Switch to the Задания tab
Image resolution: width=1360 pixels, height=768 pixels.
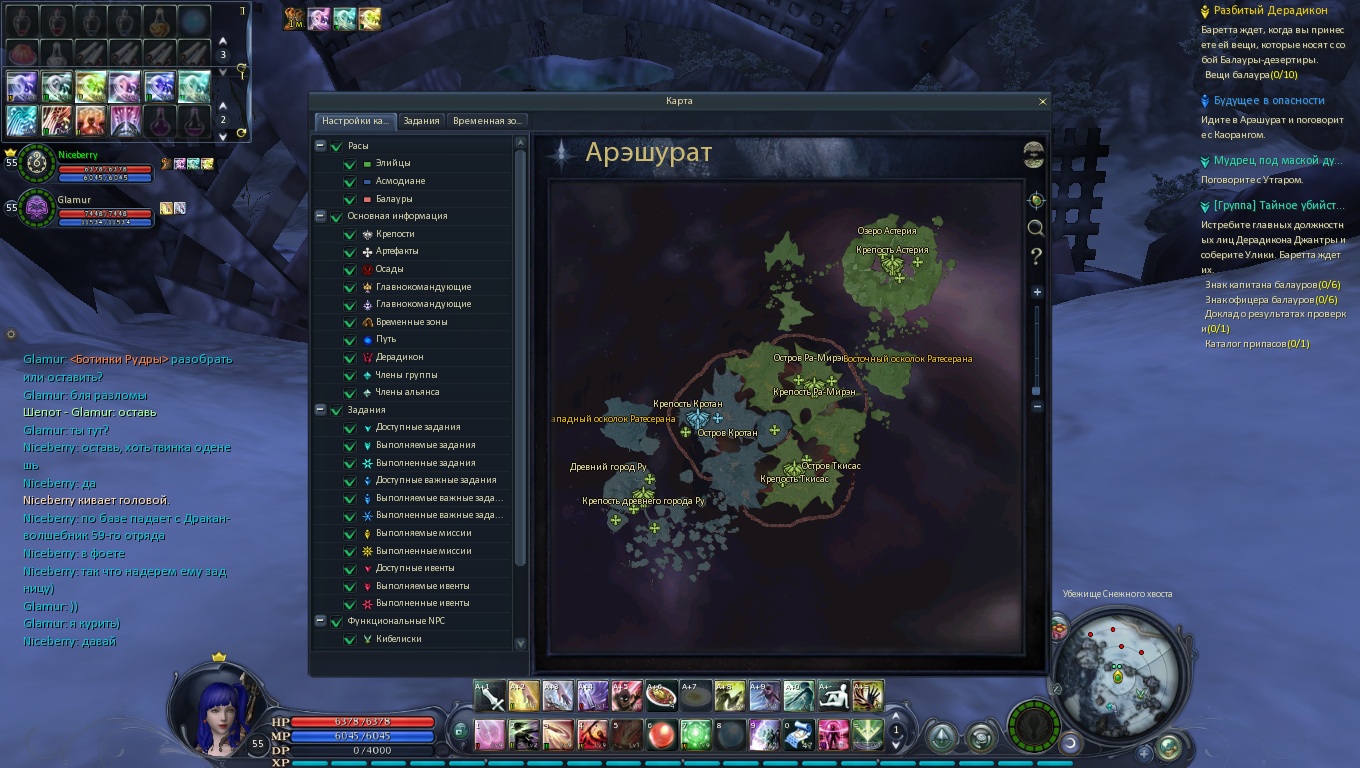pyautogui.click(x=421, y=121)
